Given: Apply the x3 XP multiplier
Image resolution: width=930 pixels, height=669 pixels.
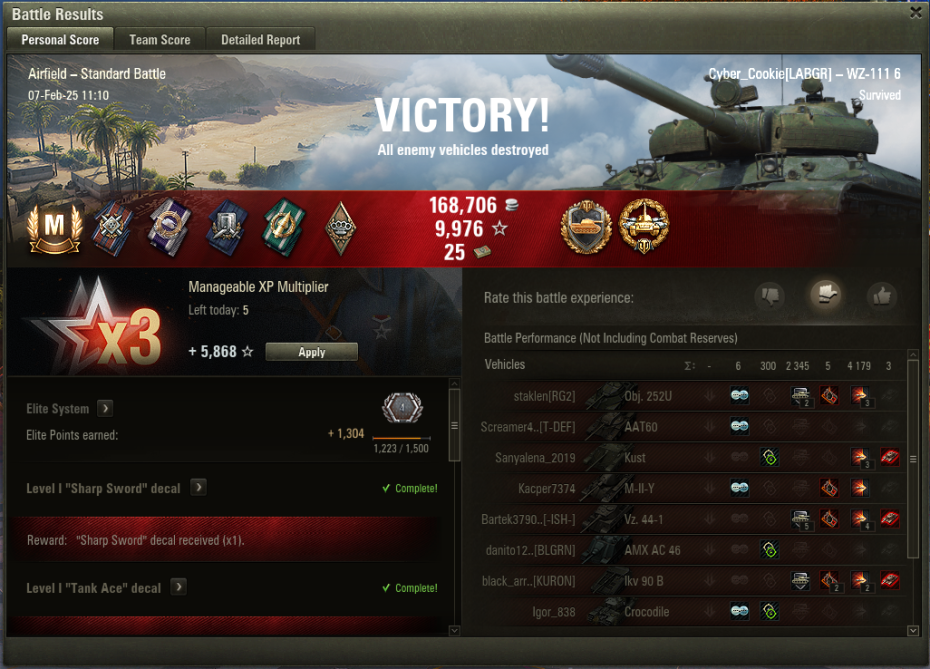Looking at the screenshot, I should [x=311, y=352].
